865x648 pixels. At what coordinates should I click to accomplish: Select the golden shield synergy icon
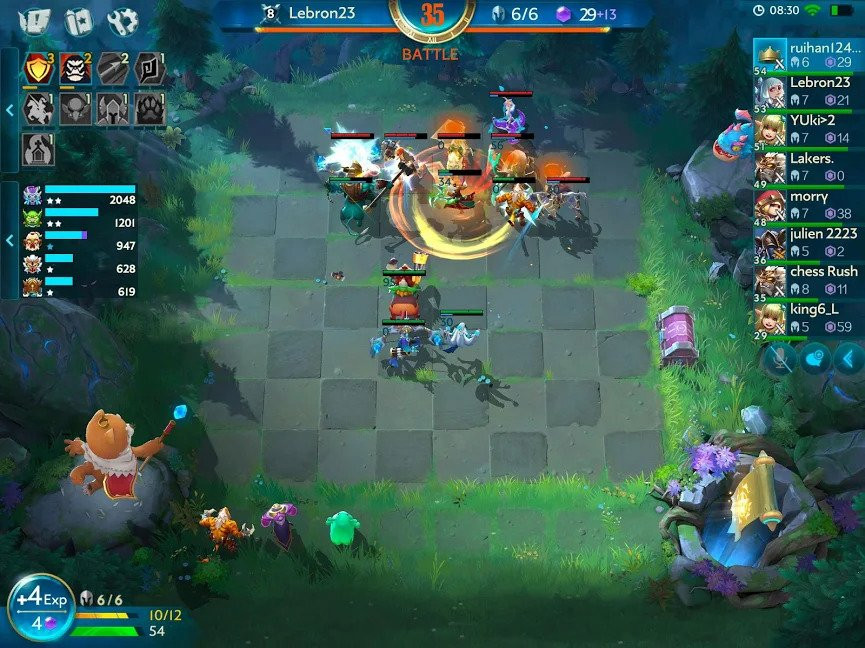(x=38, y=68)
